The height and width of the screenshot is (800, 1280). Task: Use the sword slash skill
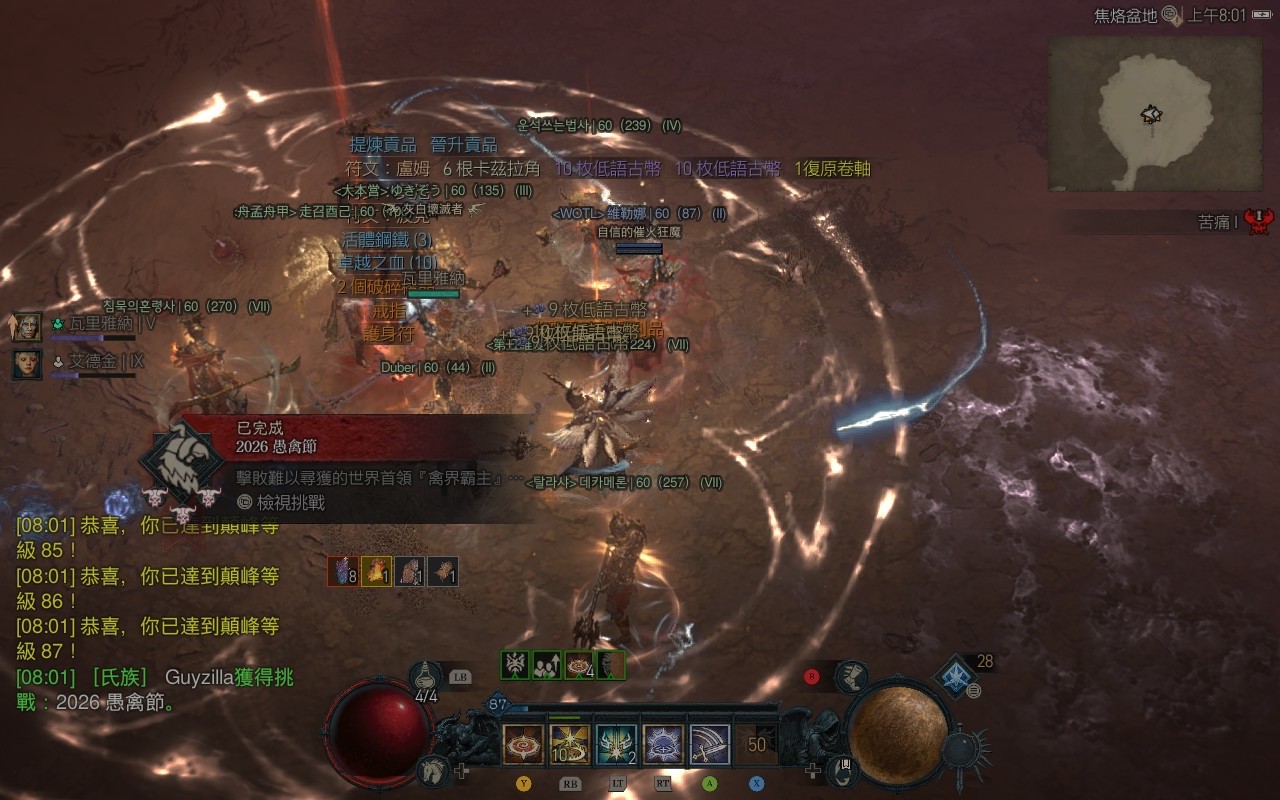coord(710,745)
